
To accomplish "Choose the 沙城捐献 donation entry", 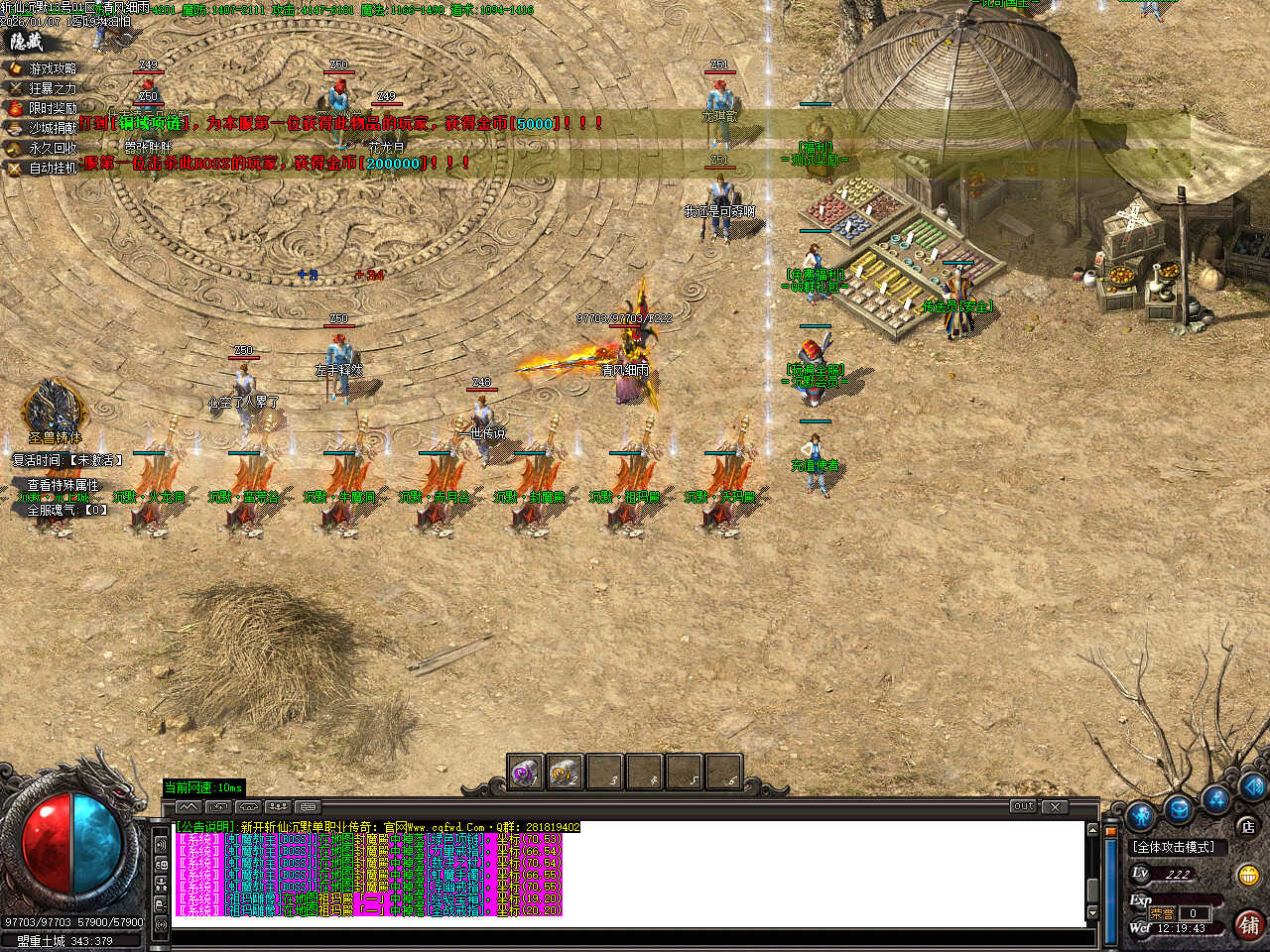I will click(52, 128).
